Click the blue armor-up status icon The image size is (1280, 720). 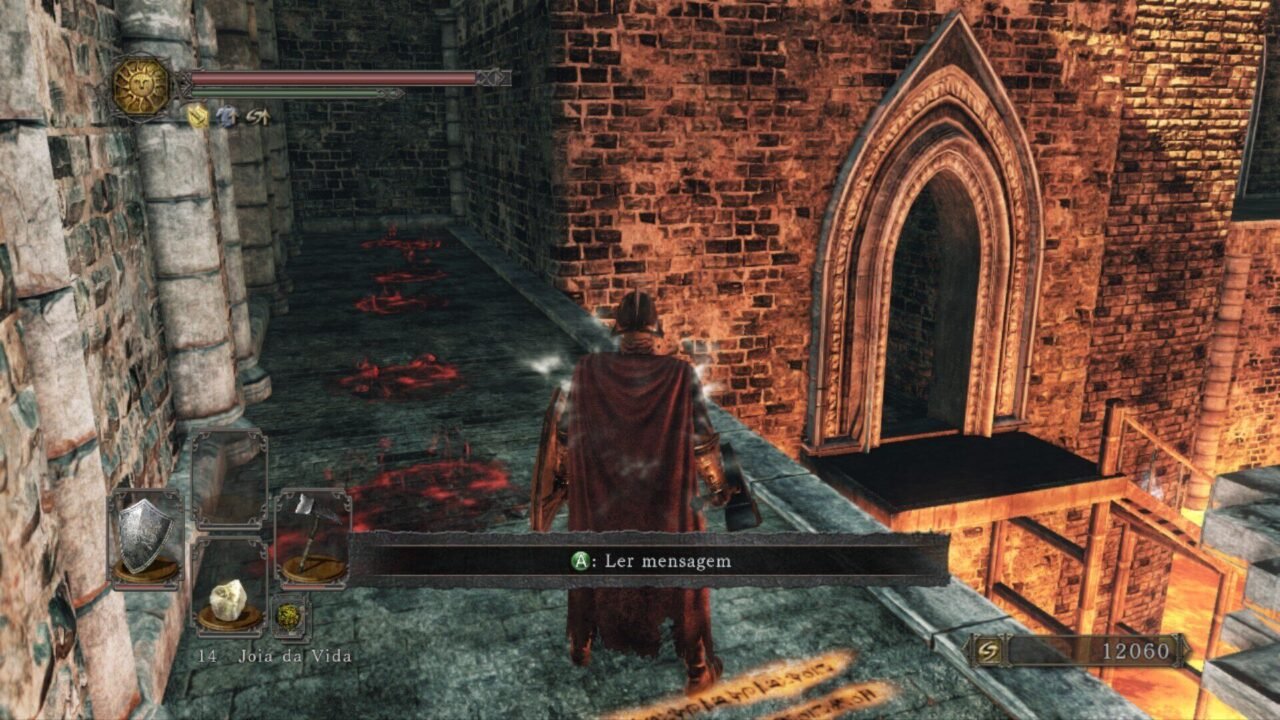227,117
